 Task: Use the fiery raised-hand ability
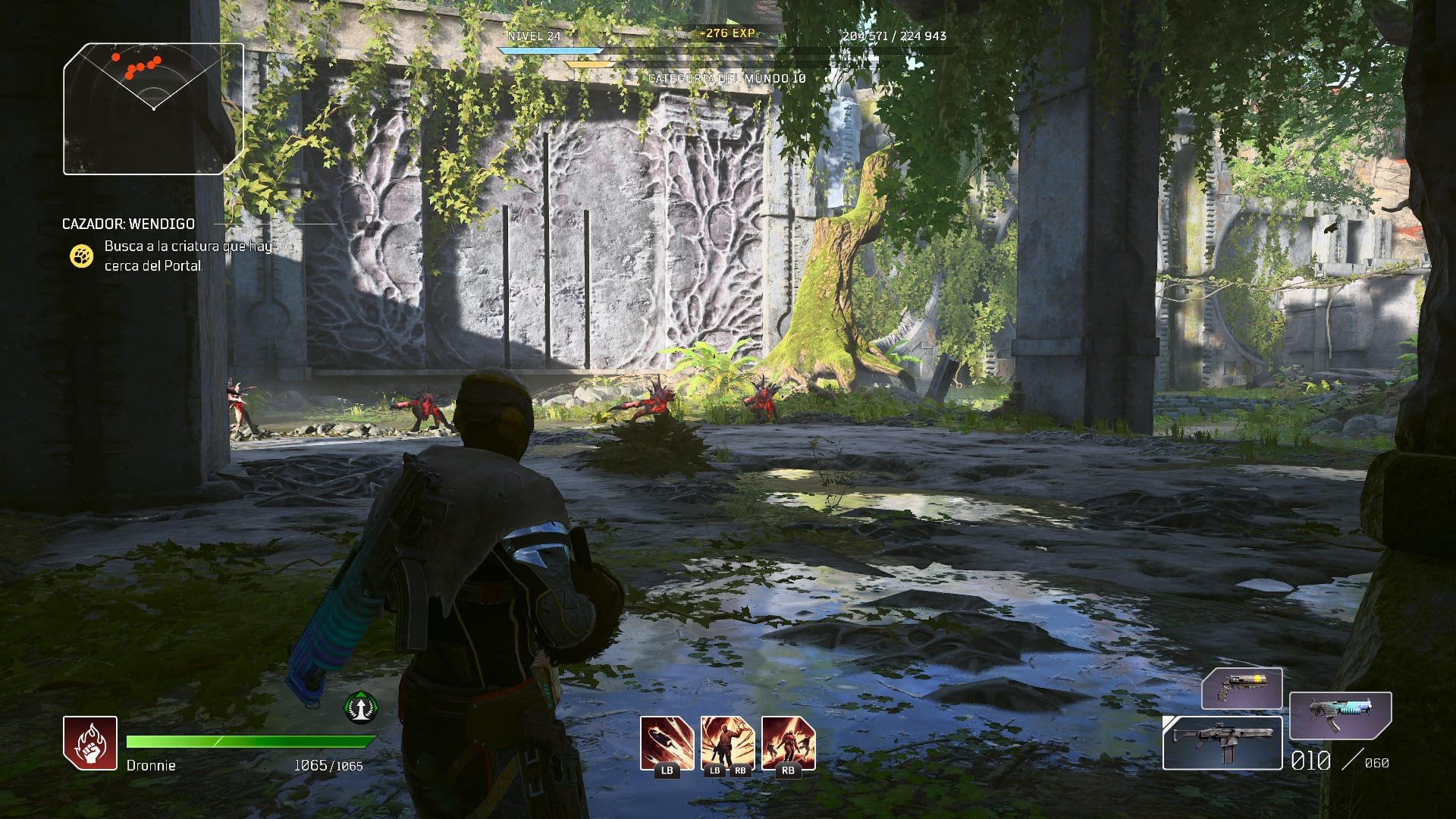pyautogui.click(x=727, y=743)
